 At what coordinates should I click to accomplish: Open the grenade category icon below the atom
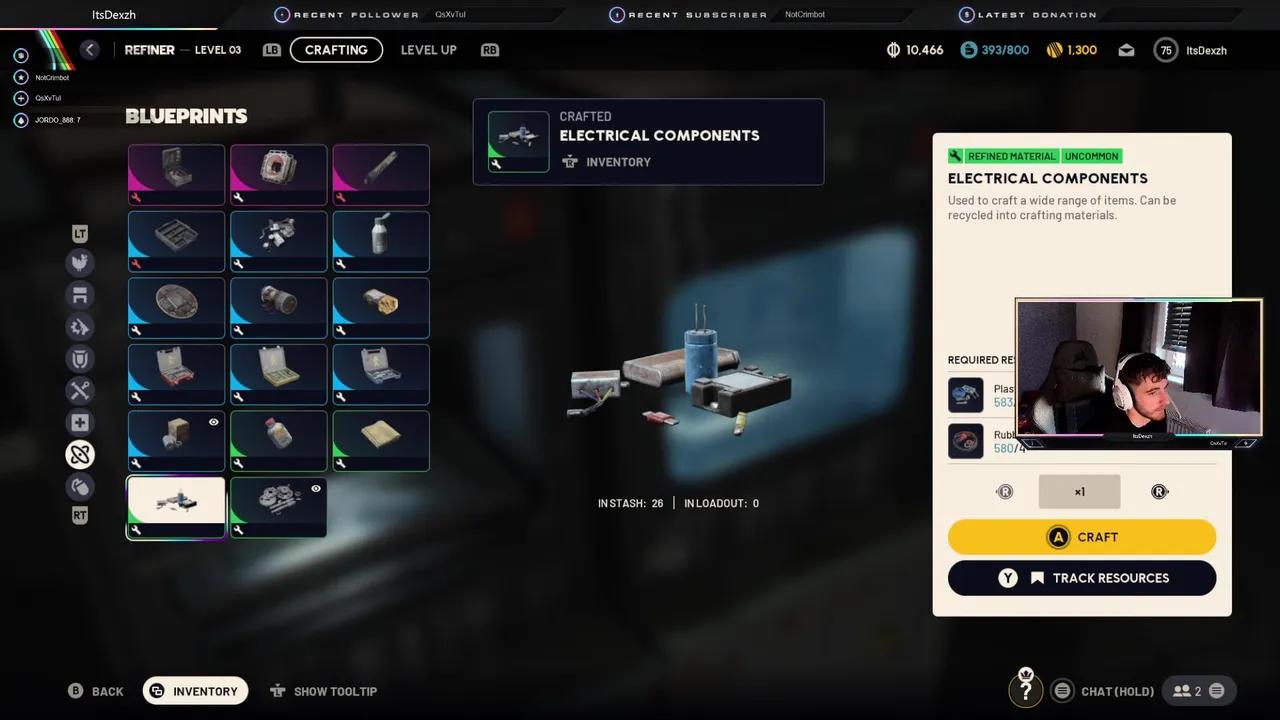[80, 487]
